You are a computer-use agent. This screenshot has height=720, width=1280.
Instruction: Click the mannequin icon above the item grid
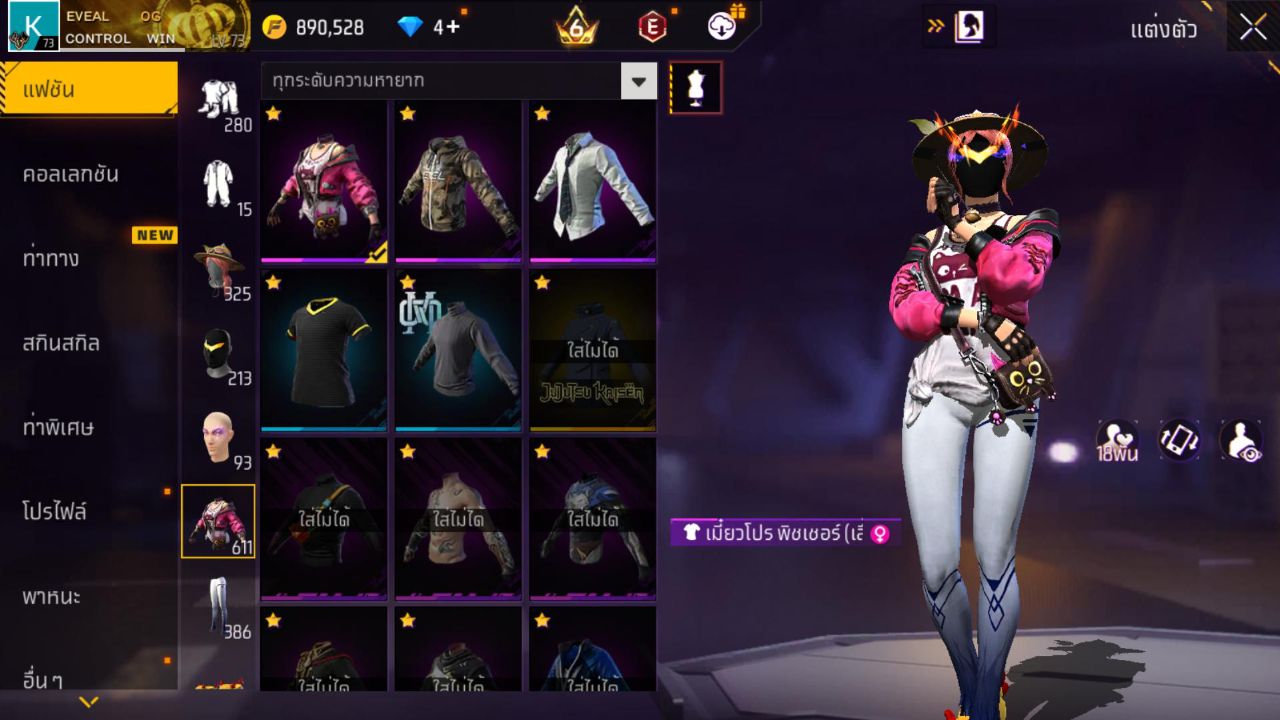pos(693,87)
